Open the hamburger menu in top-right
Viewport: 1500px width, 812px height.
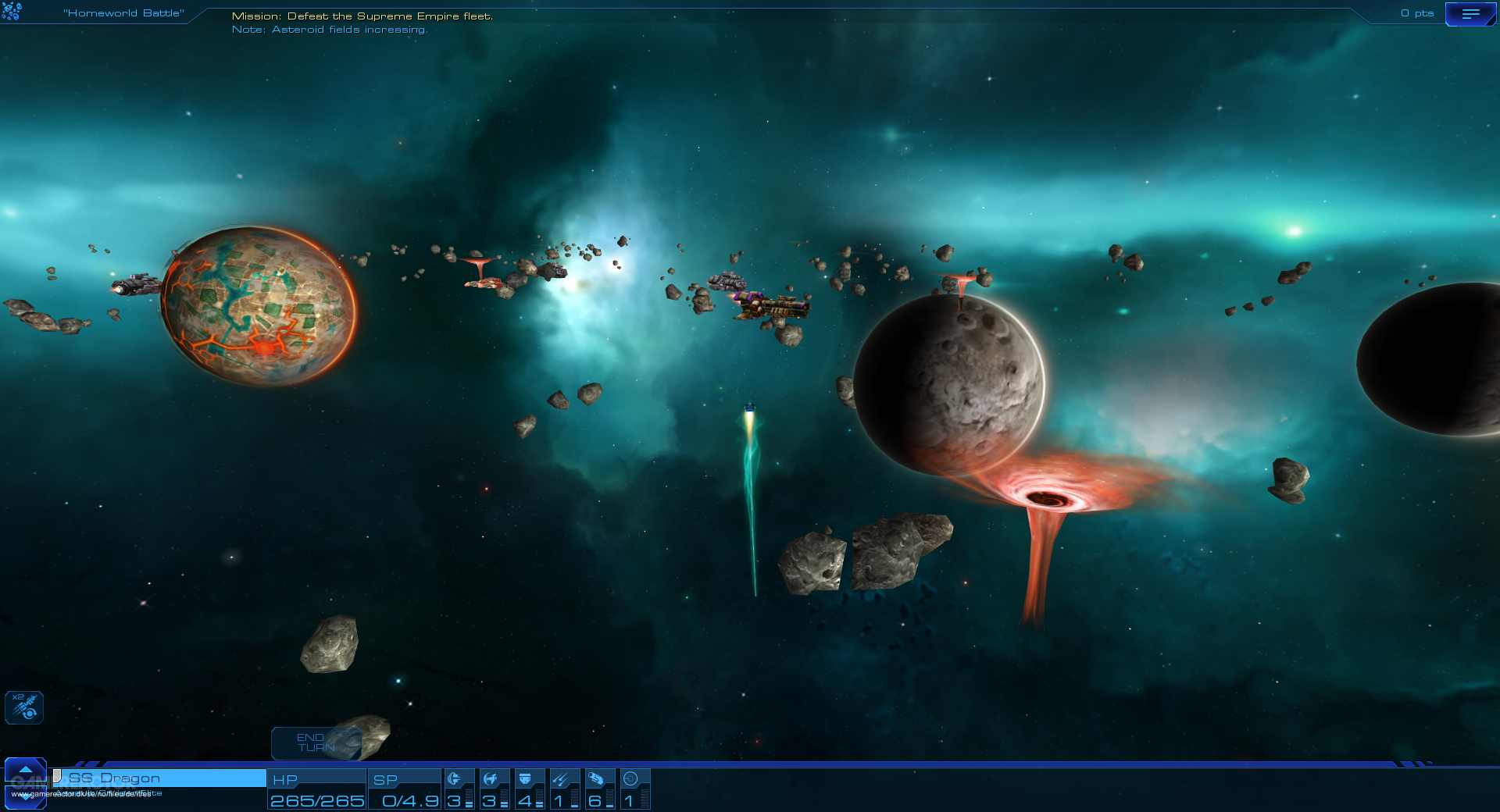[1472, 13]
